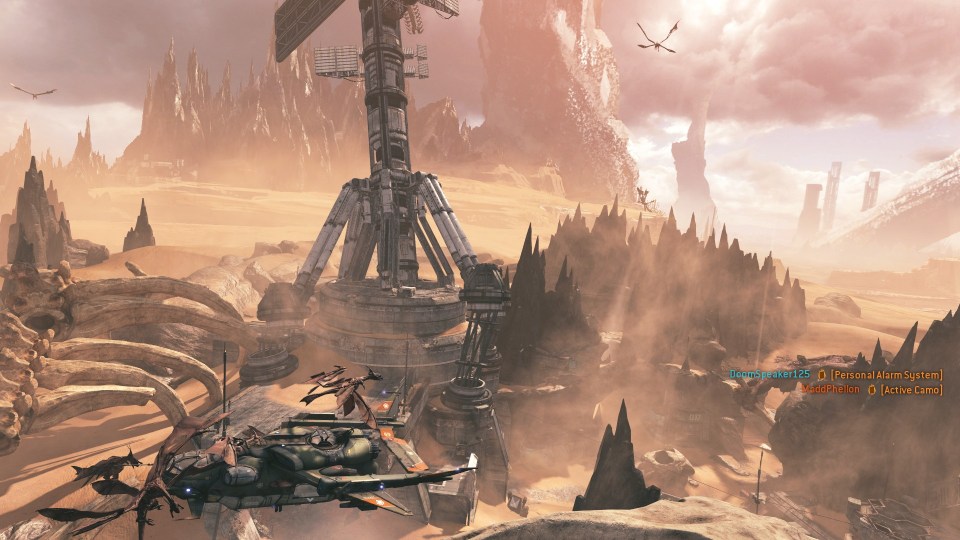The height and width of the screenshot is (540, 960).
Task: Select the MaddPhellon player name in the feed
Action: click(833, 389)
